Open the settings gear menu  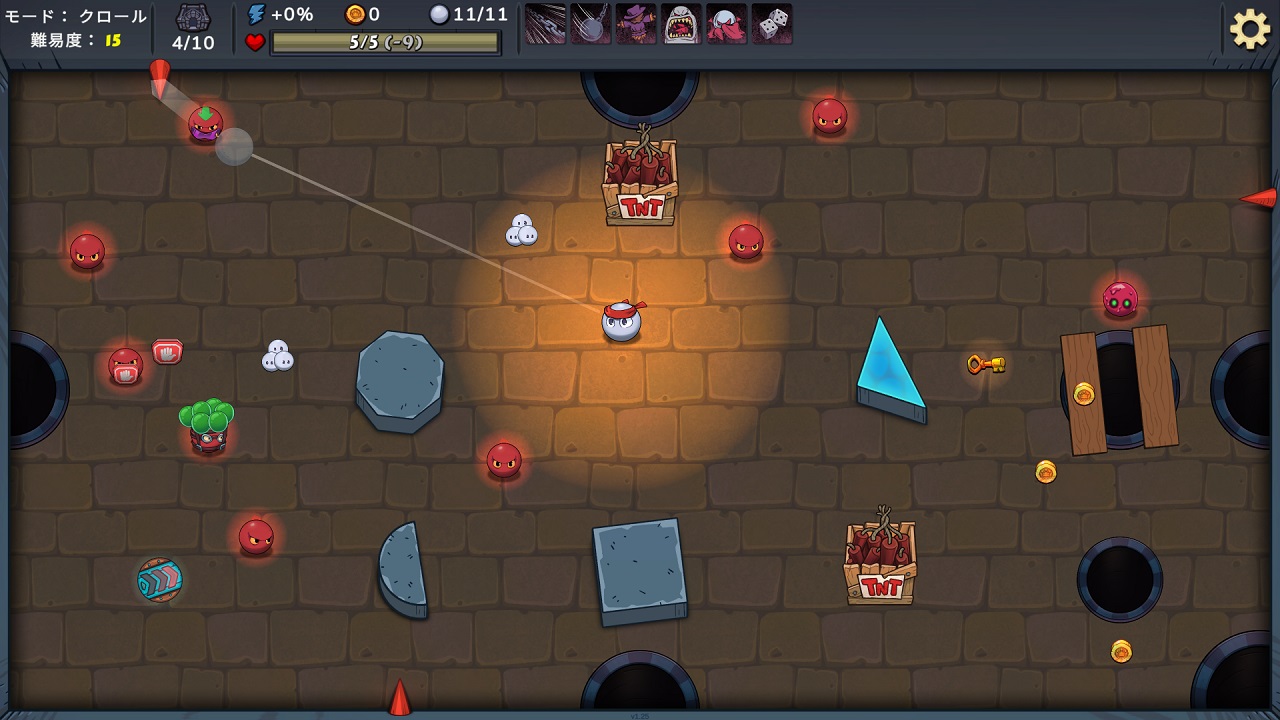tap(1249, 29)
